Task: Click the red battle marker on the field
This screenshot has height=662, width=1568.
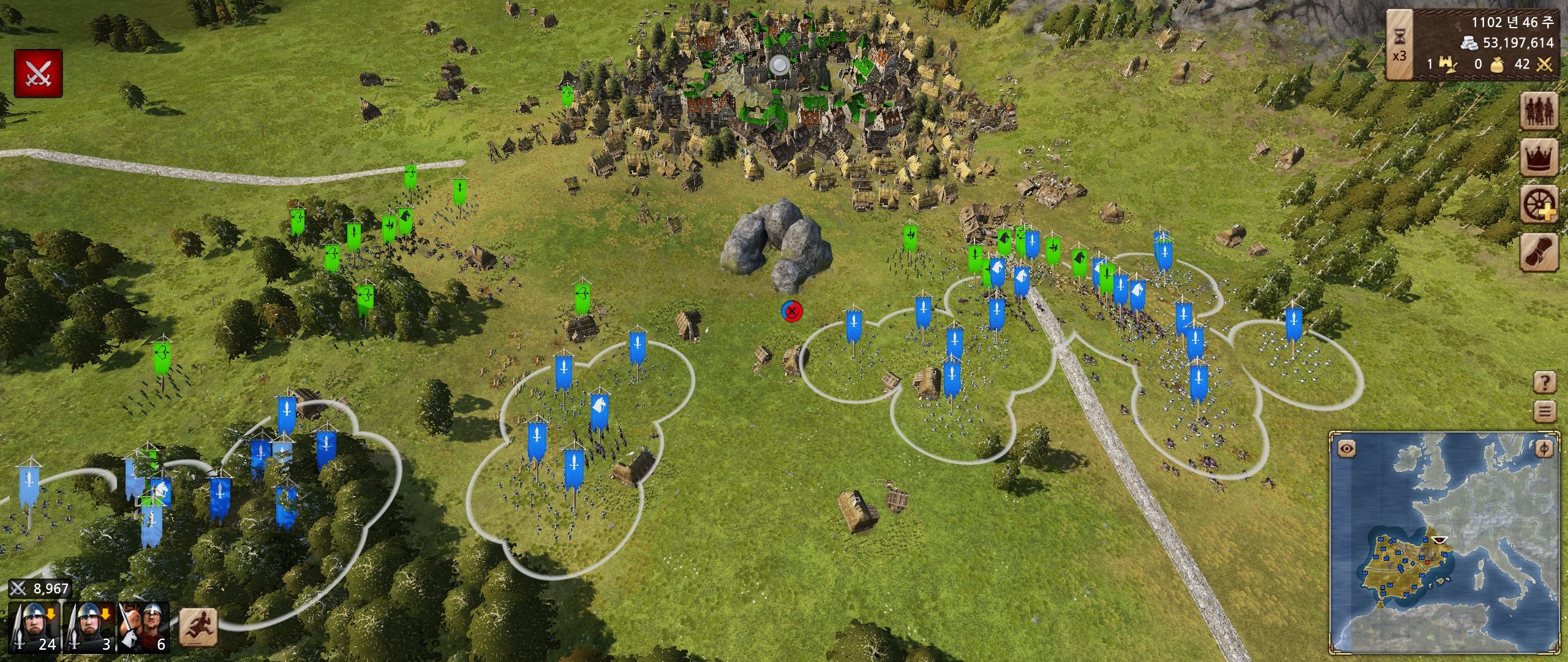Action: (792, 311)
